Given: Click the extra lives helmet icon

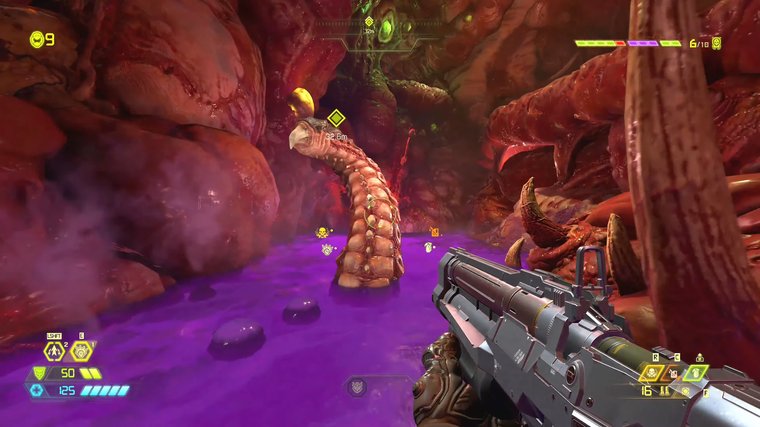Looking at the screenshot, I should coord(38,40).
